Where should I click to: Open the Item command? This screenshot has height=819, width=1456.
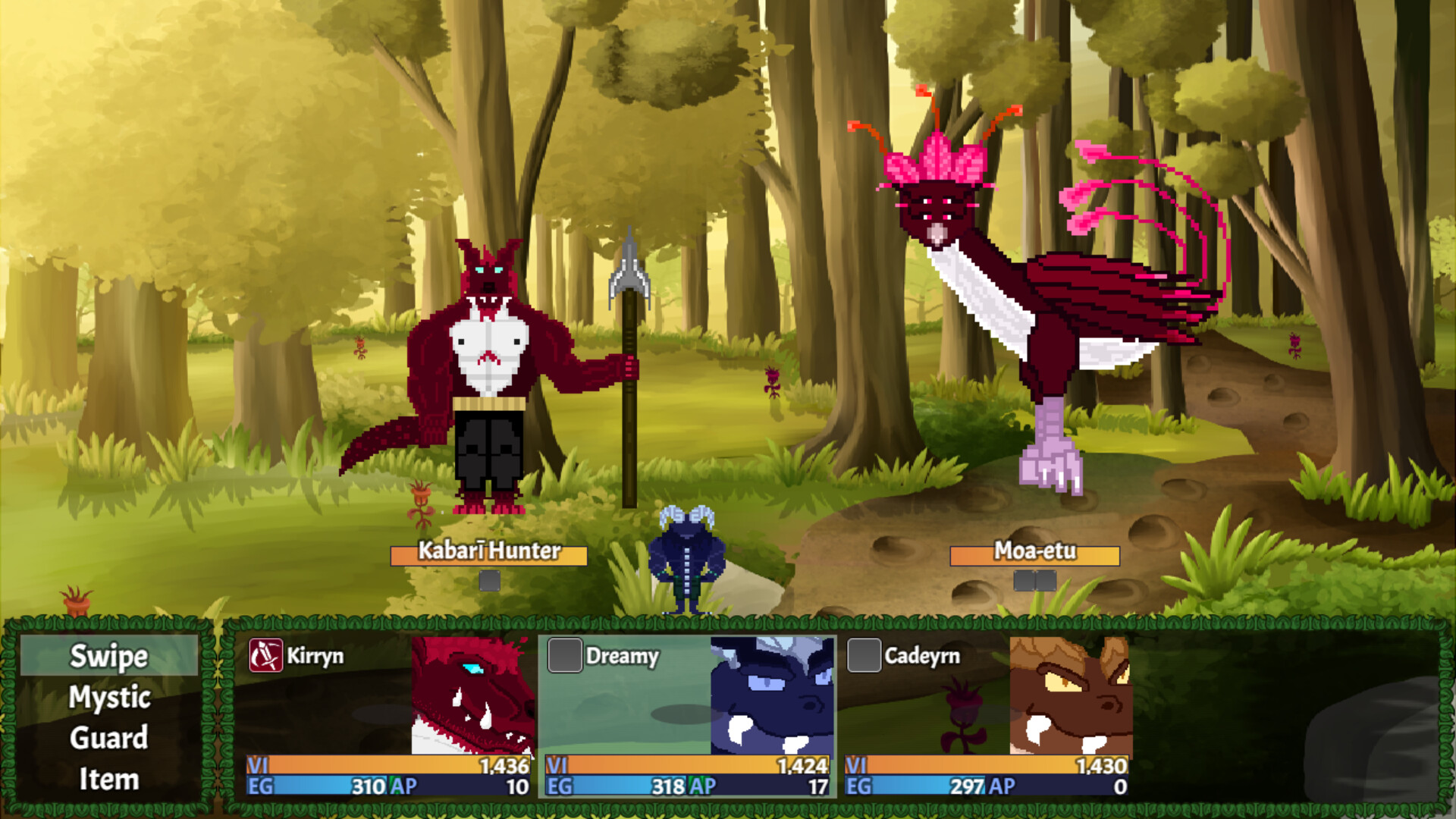click(108, 778)
